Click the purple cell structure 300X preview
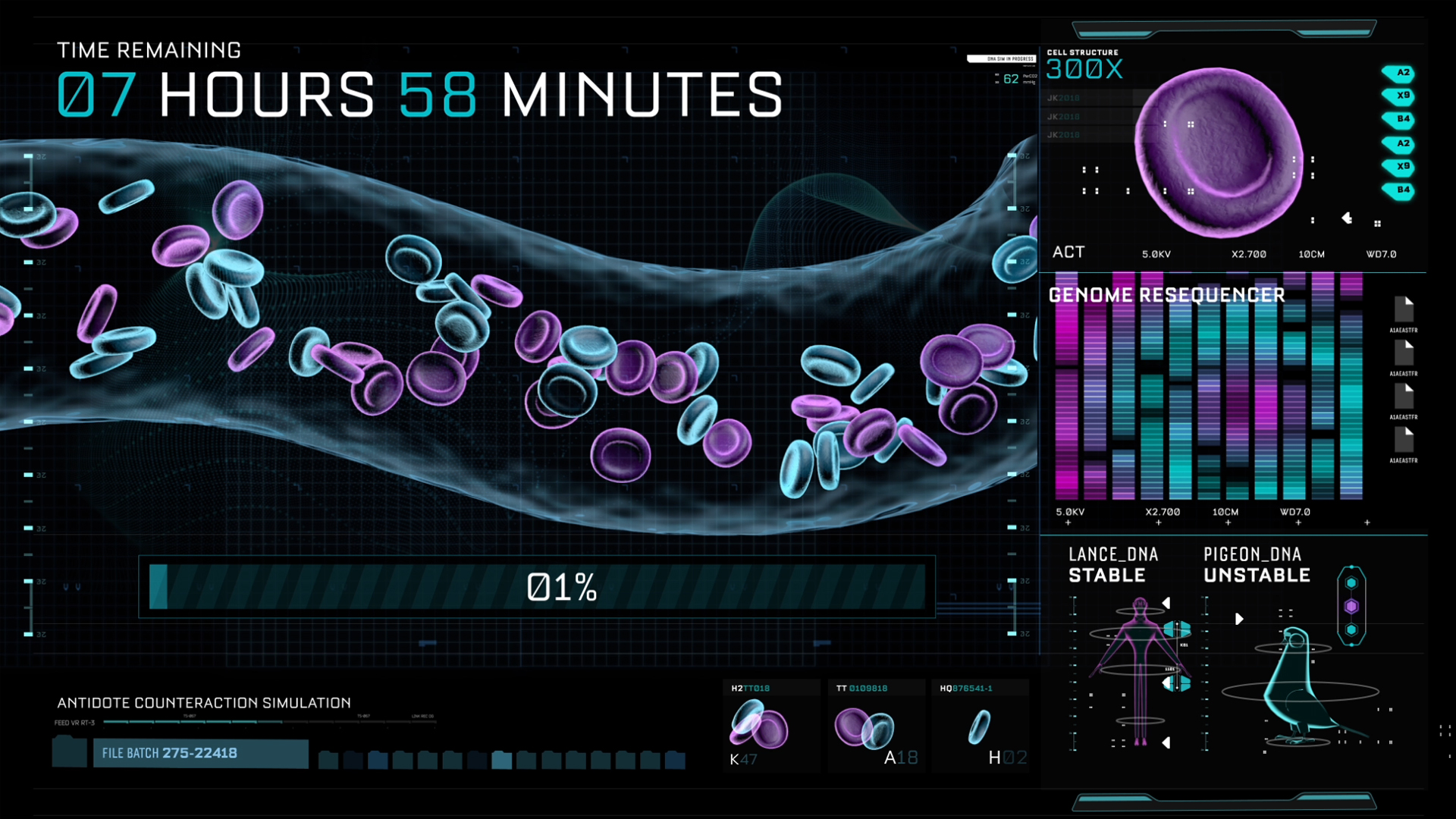 tap(1219, 152)
